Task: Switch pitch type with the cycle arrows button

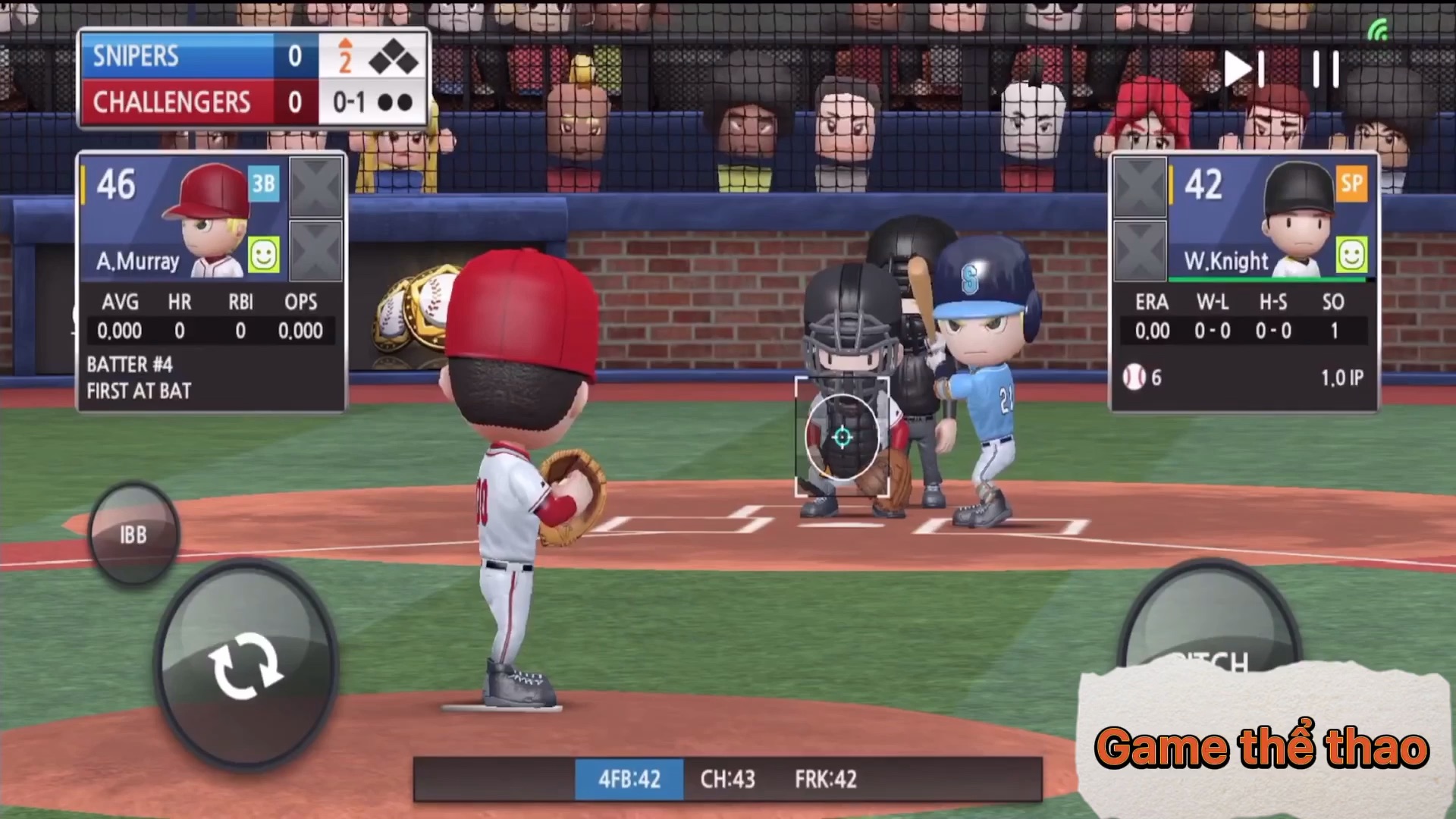Action: [x=246, y=664]
